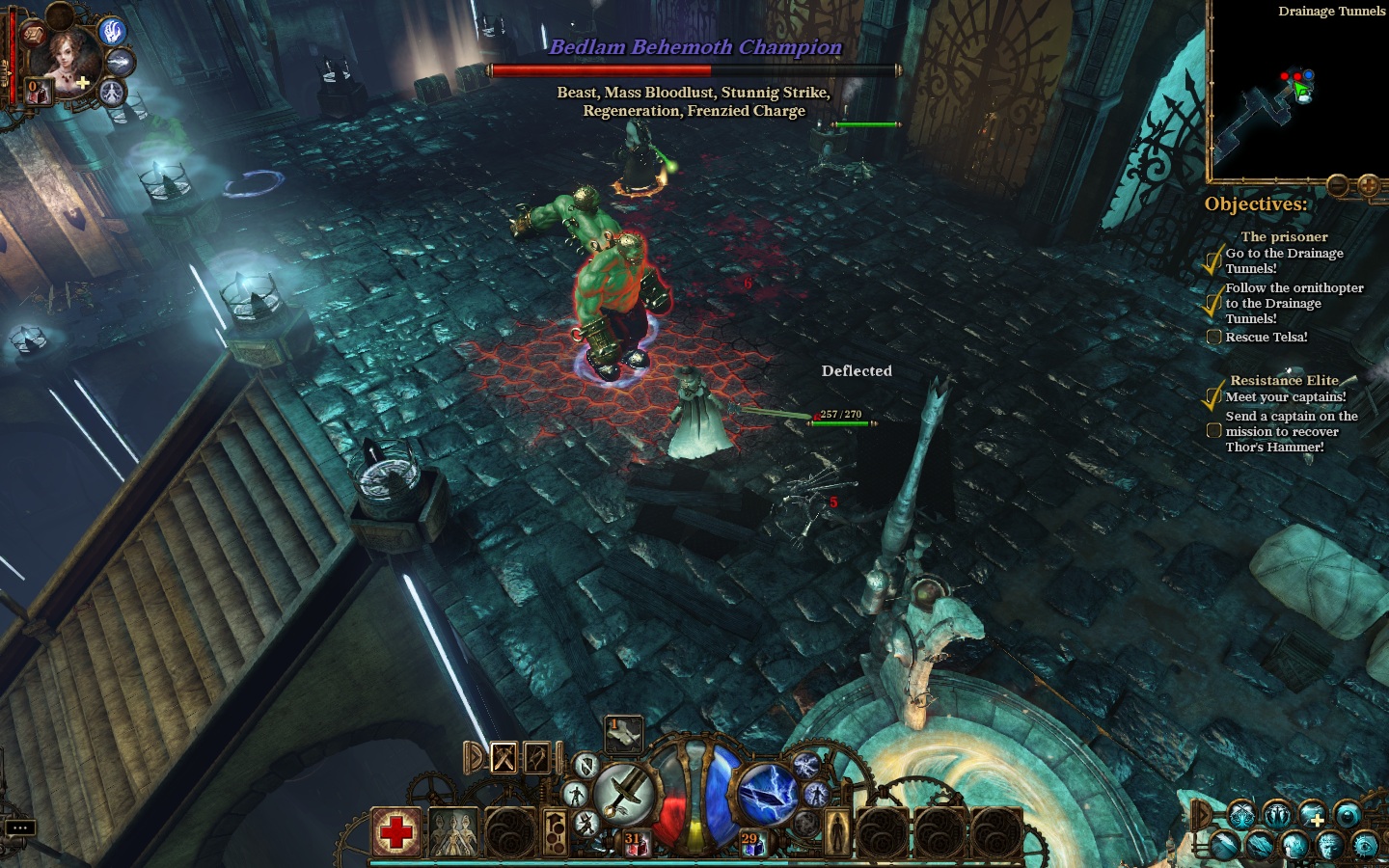Click the red cross healing skill slot

[x=396, y=831]
